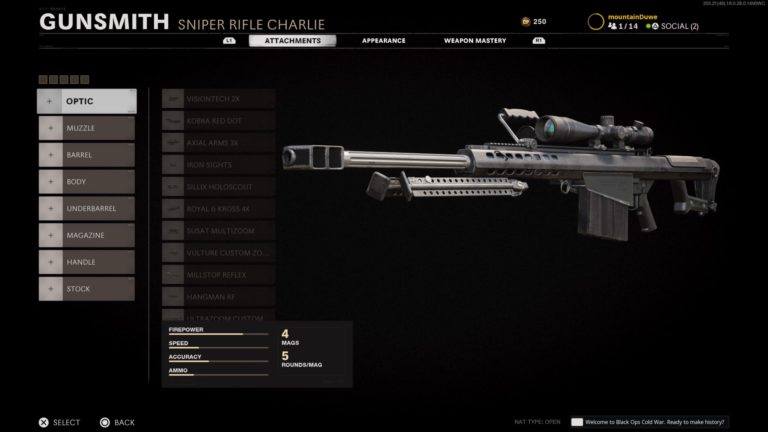768x432 pixels.
Task: Go to the Weapon Mastery tab
Action: click(x=475, y=40)
